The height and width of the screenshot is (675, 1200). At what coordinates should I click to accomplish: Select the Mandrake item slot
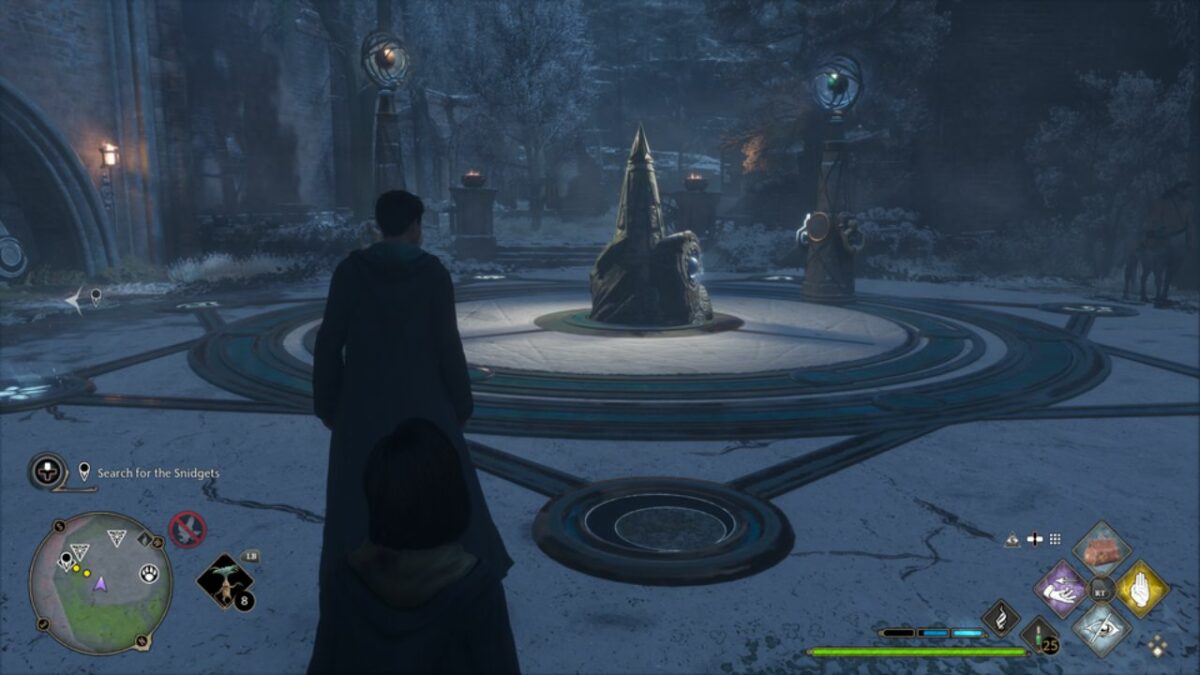coord(224,583)
